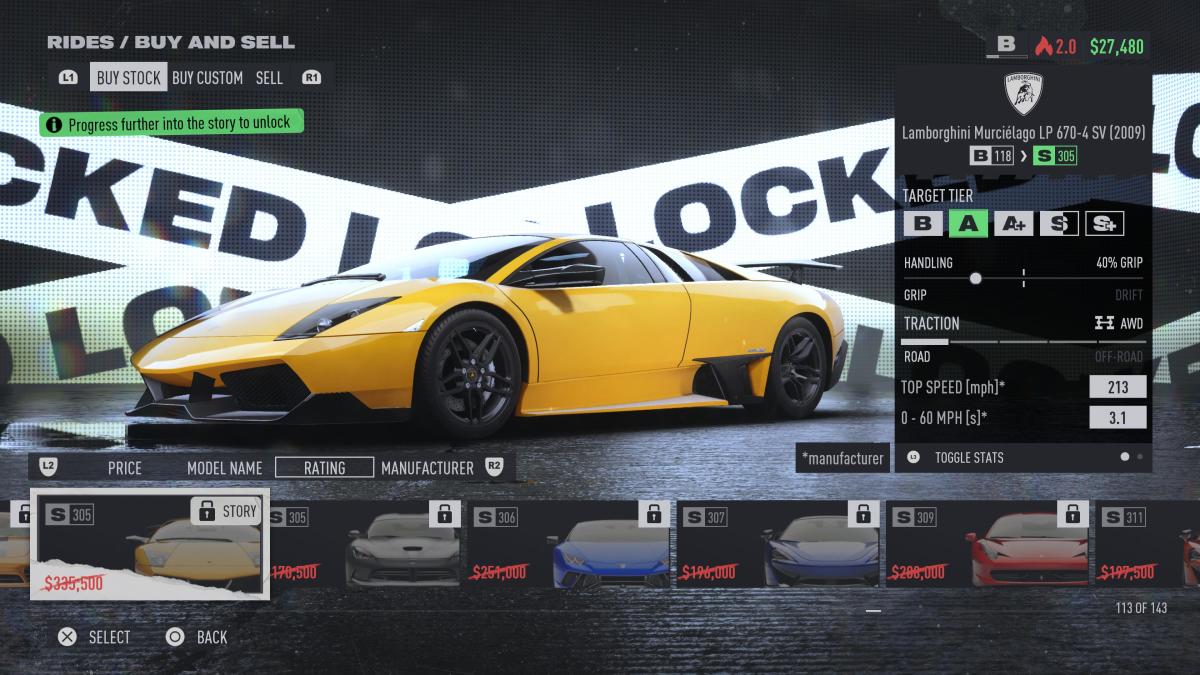Choose target tier B
The image size is (1200, 675).
point(922,223)
